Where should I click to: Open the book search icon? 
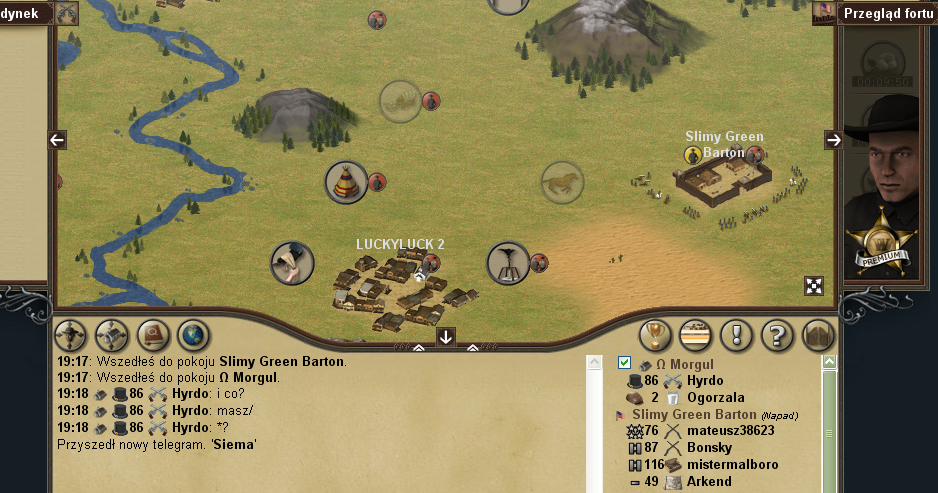click(152, 335)
